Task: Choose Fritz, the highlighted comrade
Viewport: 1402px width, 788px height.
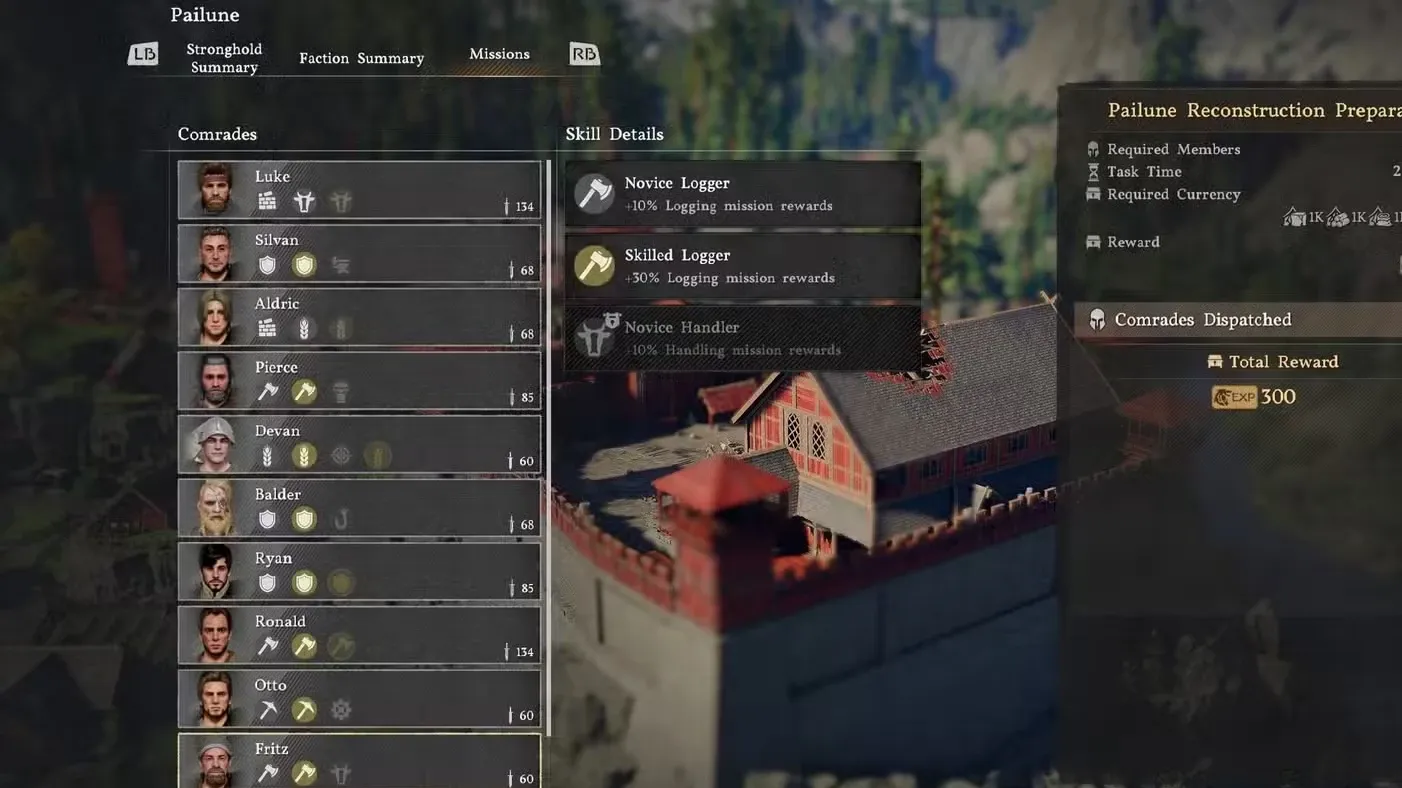Action: click(x=359, y=762)
